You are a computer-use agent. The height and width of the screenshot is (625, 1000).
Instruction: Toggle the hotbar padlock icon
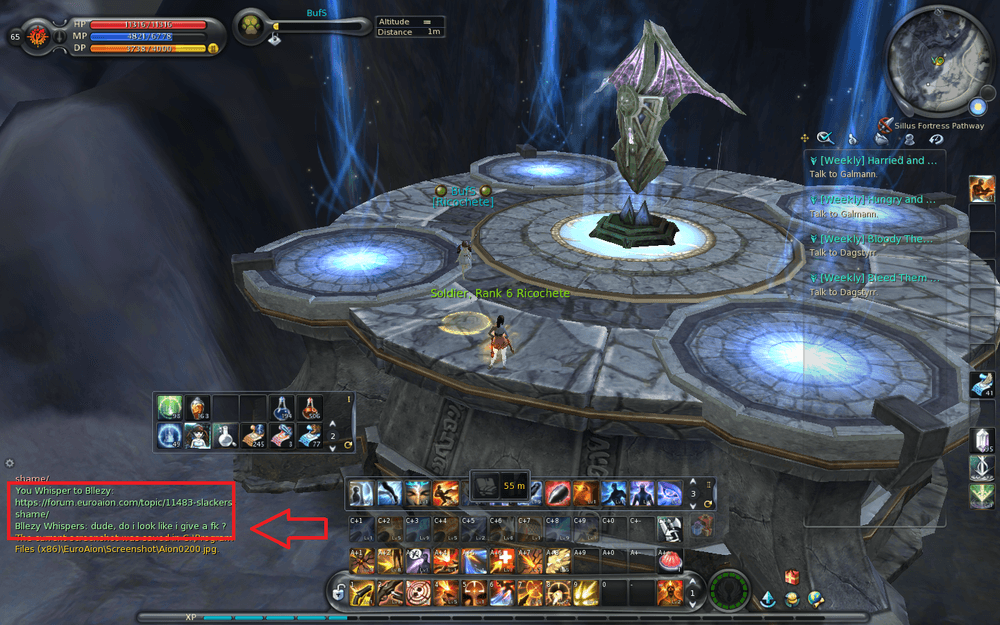tap(339, 594)
